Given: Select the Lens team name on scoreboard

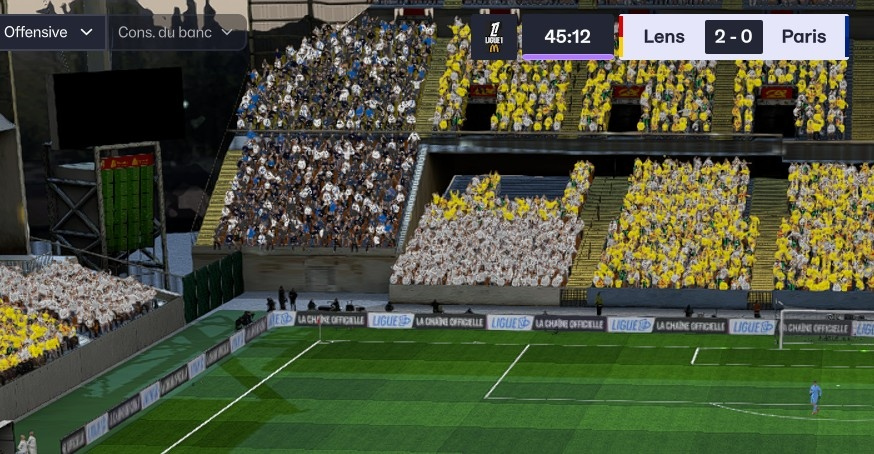Looking at the screenshot, I should 664,37.
